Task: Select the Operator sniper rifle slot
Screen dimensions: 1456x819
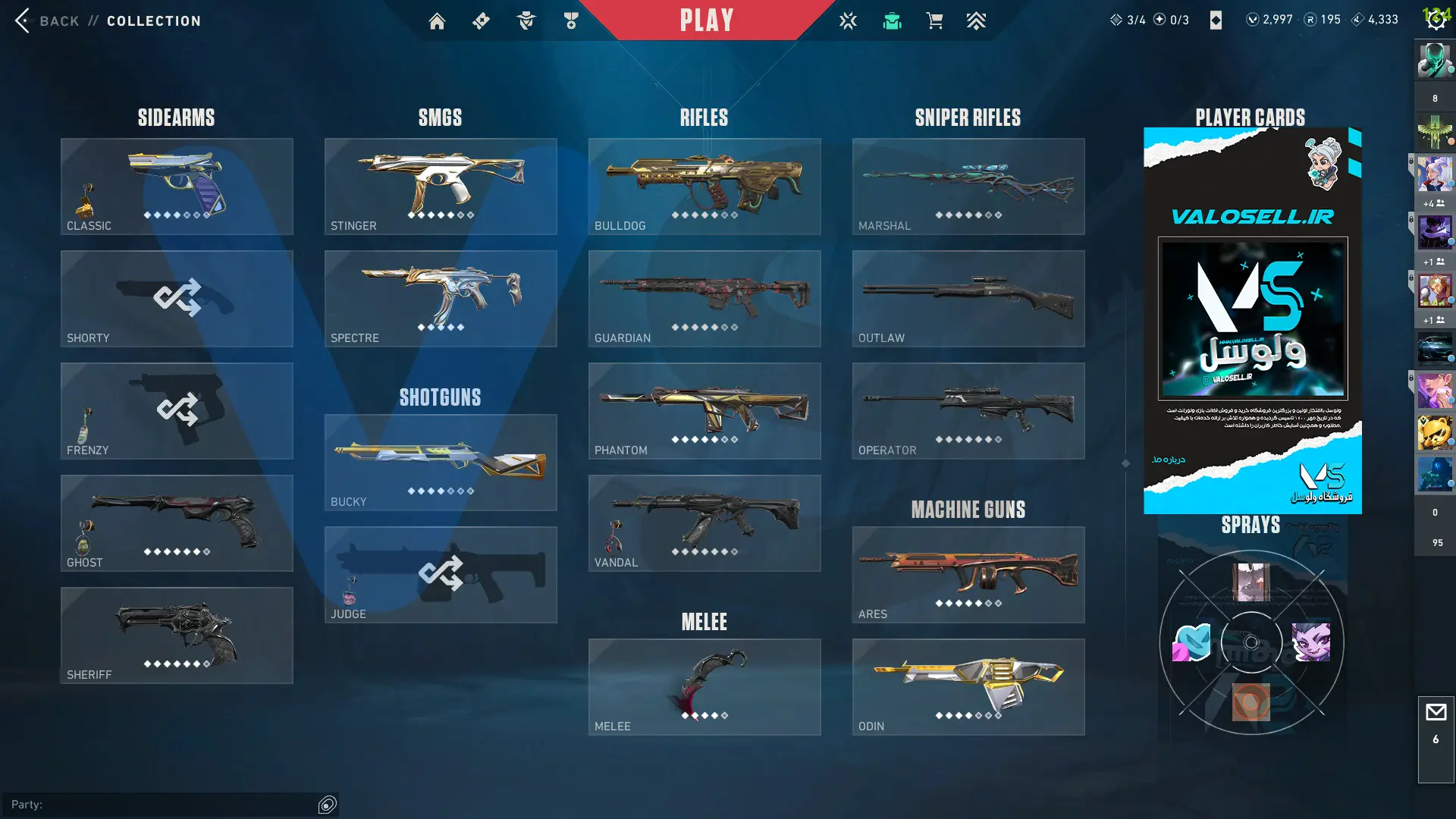Action: coord(968,411)
